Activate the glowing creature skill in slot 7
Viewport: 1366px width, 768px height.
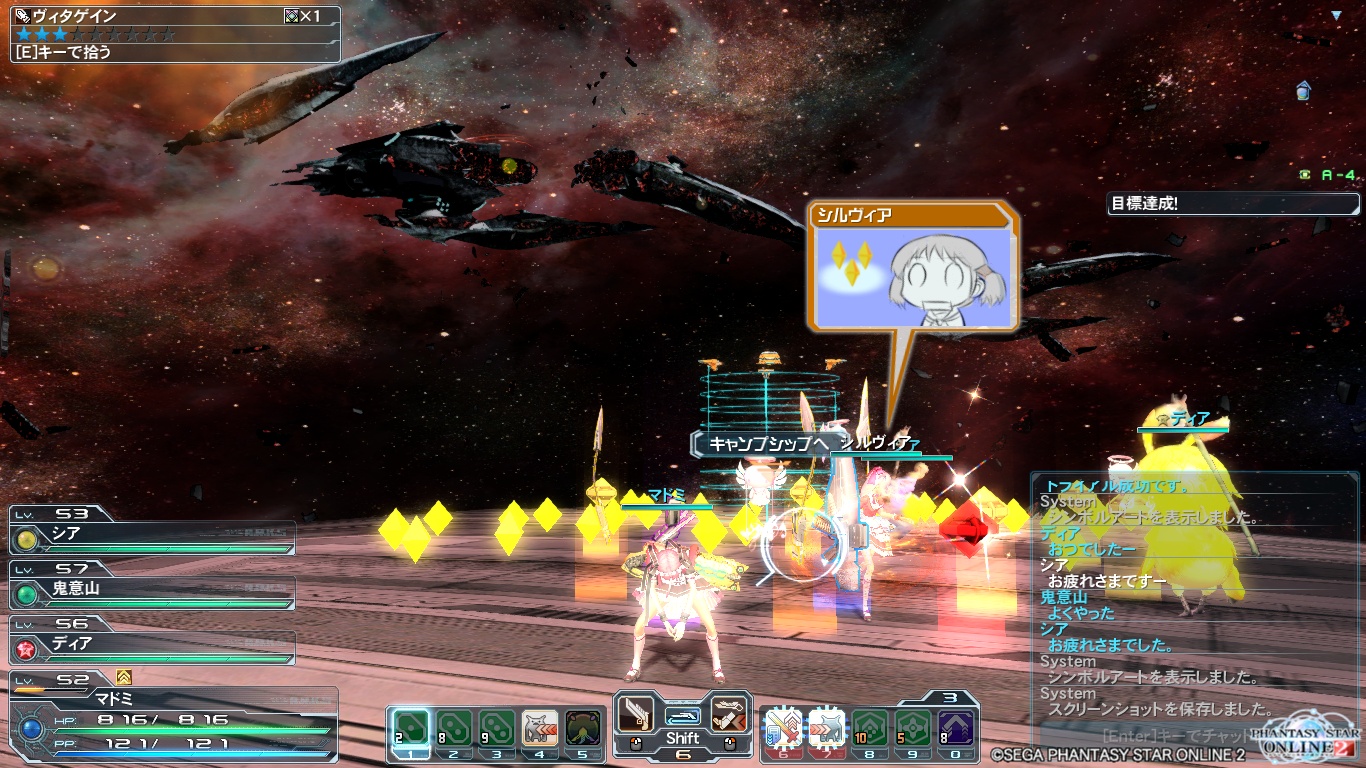tap(826, 727)
